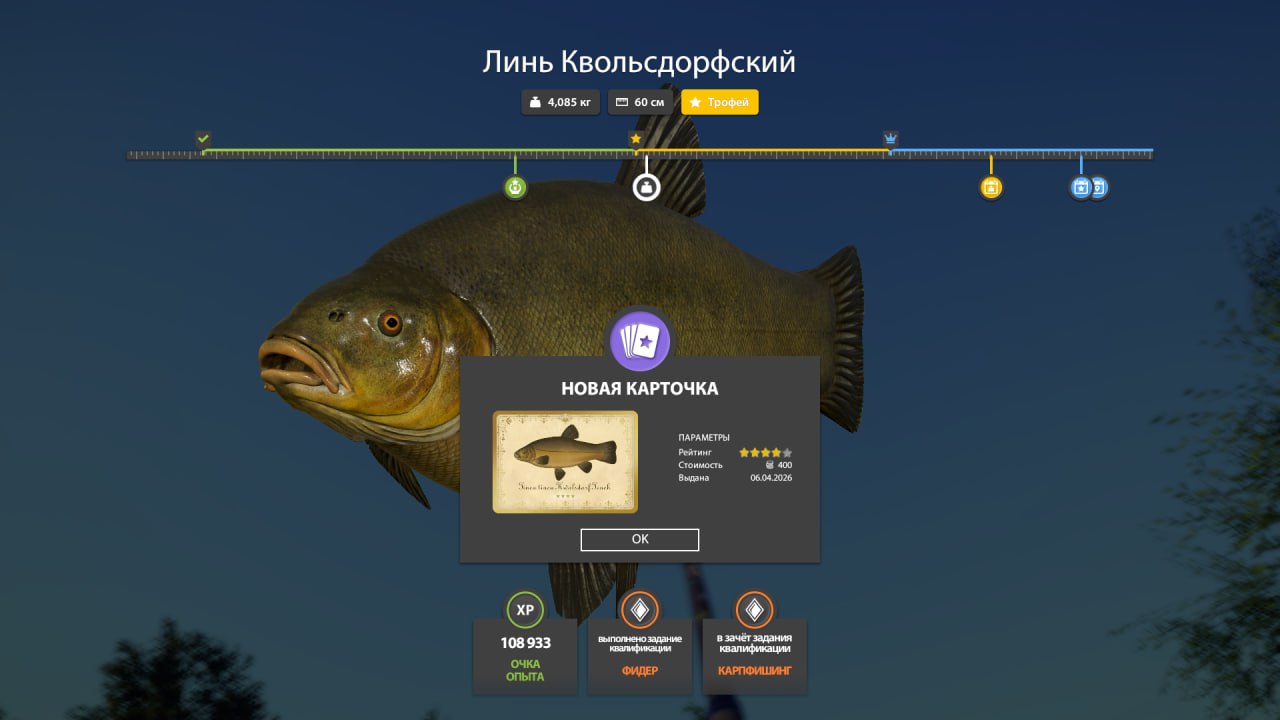1280x720 pixels.
Task: Click the green checkmark marker on the scale
Action: 204,138
